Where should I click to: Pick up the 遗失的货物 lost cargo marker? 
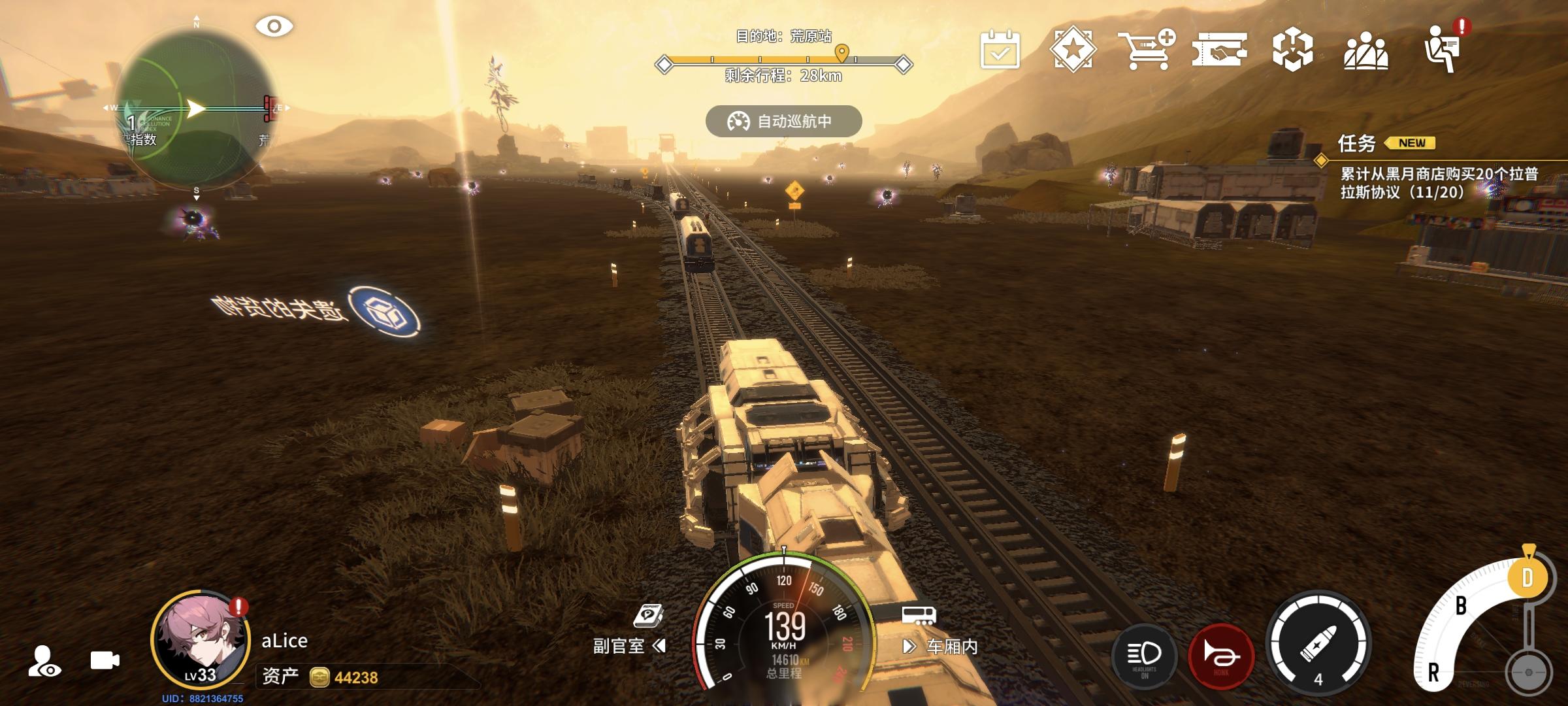coord(384,312)
